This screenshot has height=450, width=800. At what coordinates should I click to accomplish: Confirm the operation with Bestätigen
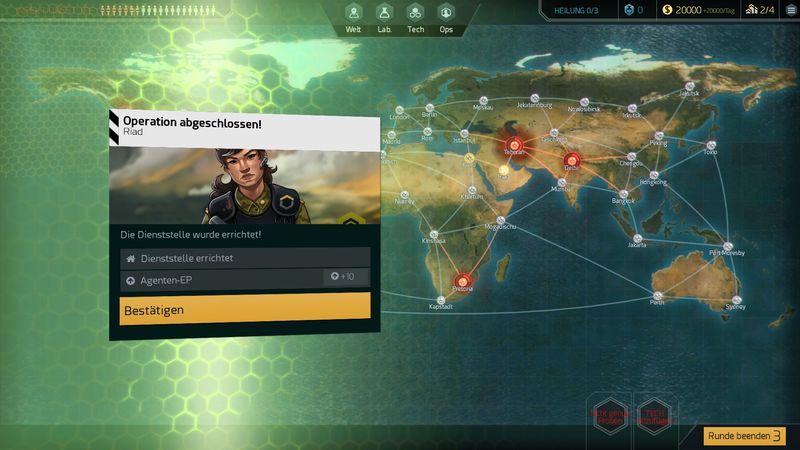(x=244, y=310)
